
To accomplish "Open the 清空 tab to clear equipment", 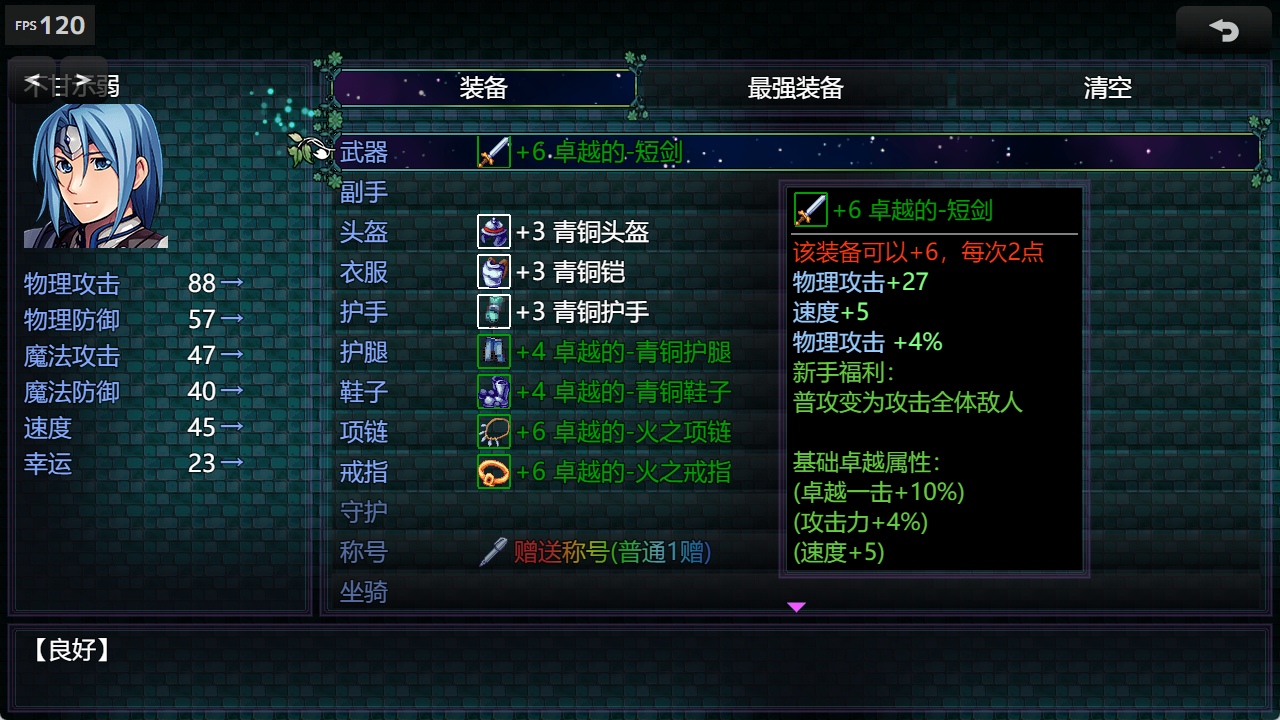I will [1106, 88].
